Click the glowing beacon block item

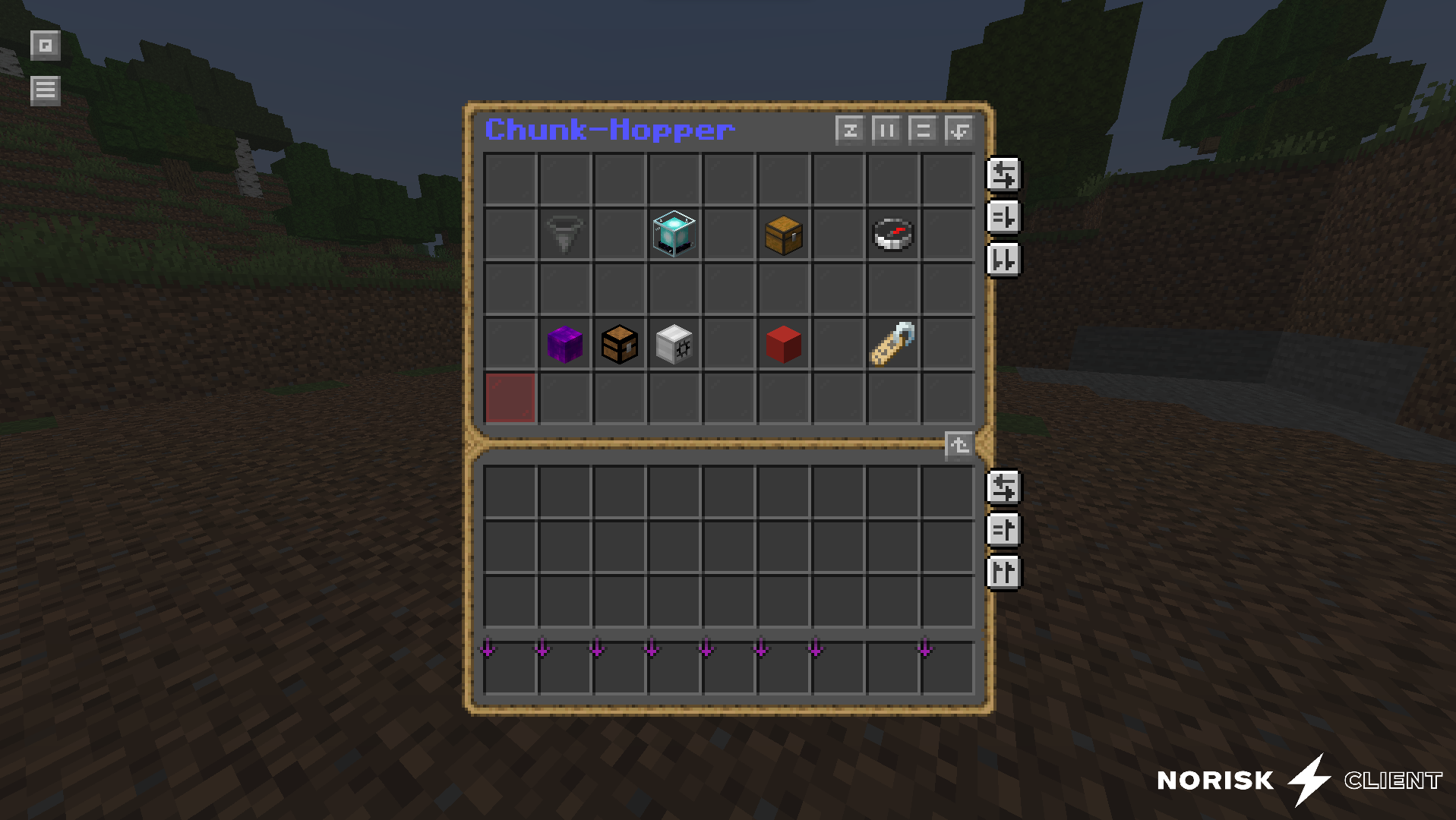pyautogui.click(x=674, y=234)
